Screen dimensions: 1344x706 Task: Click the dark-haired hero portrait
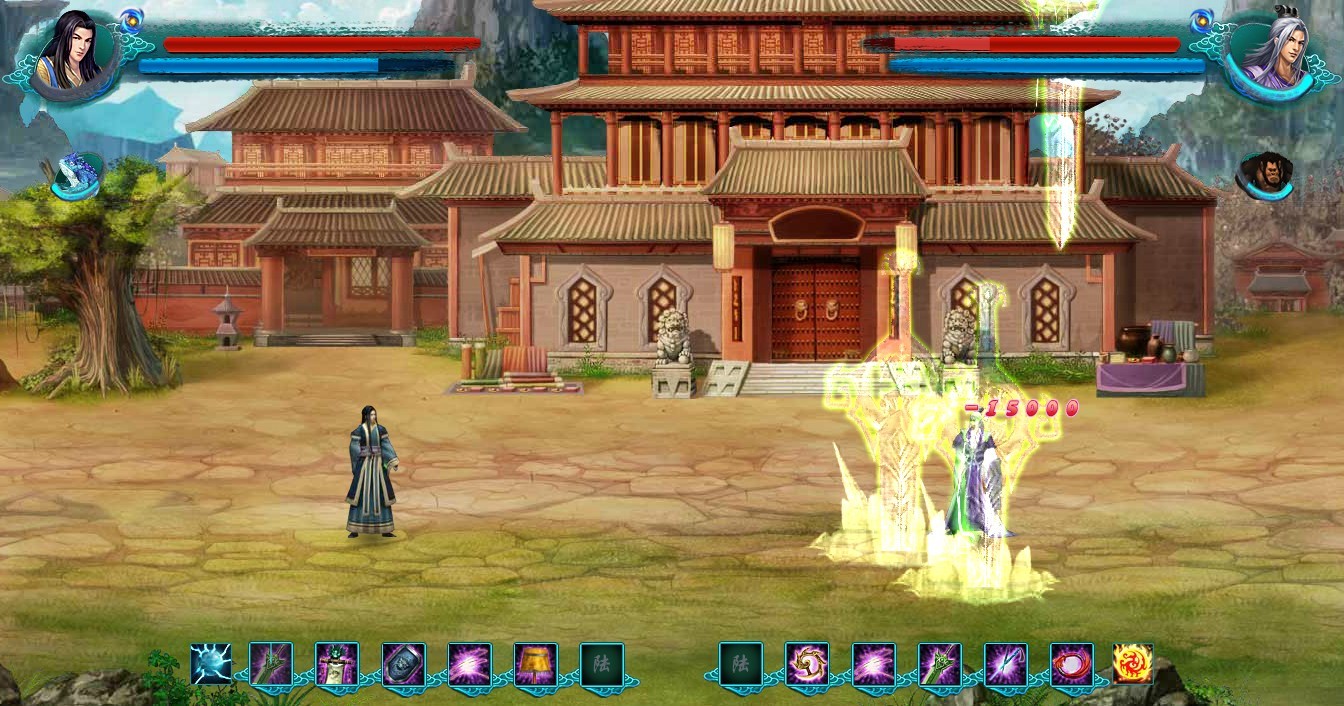tap(68, 53)
